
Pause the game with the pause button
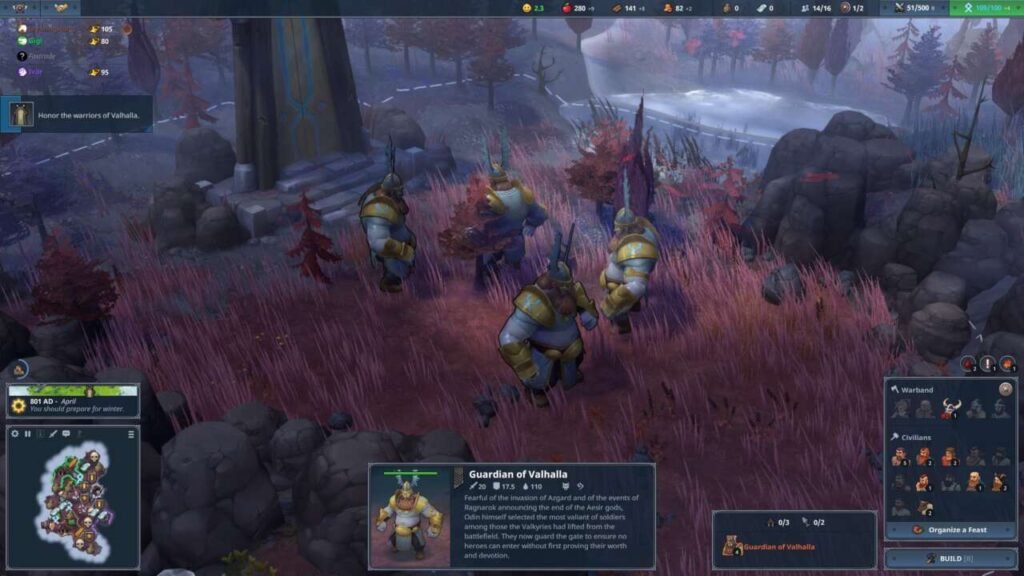pos(28,434)
